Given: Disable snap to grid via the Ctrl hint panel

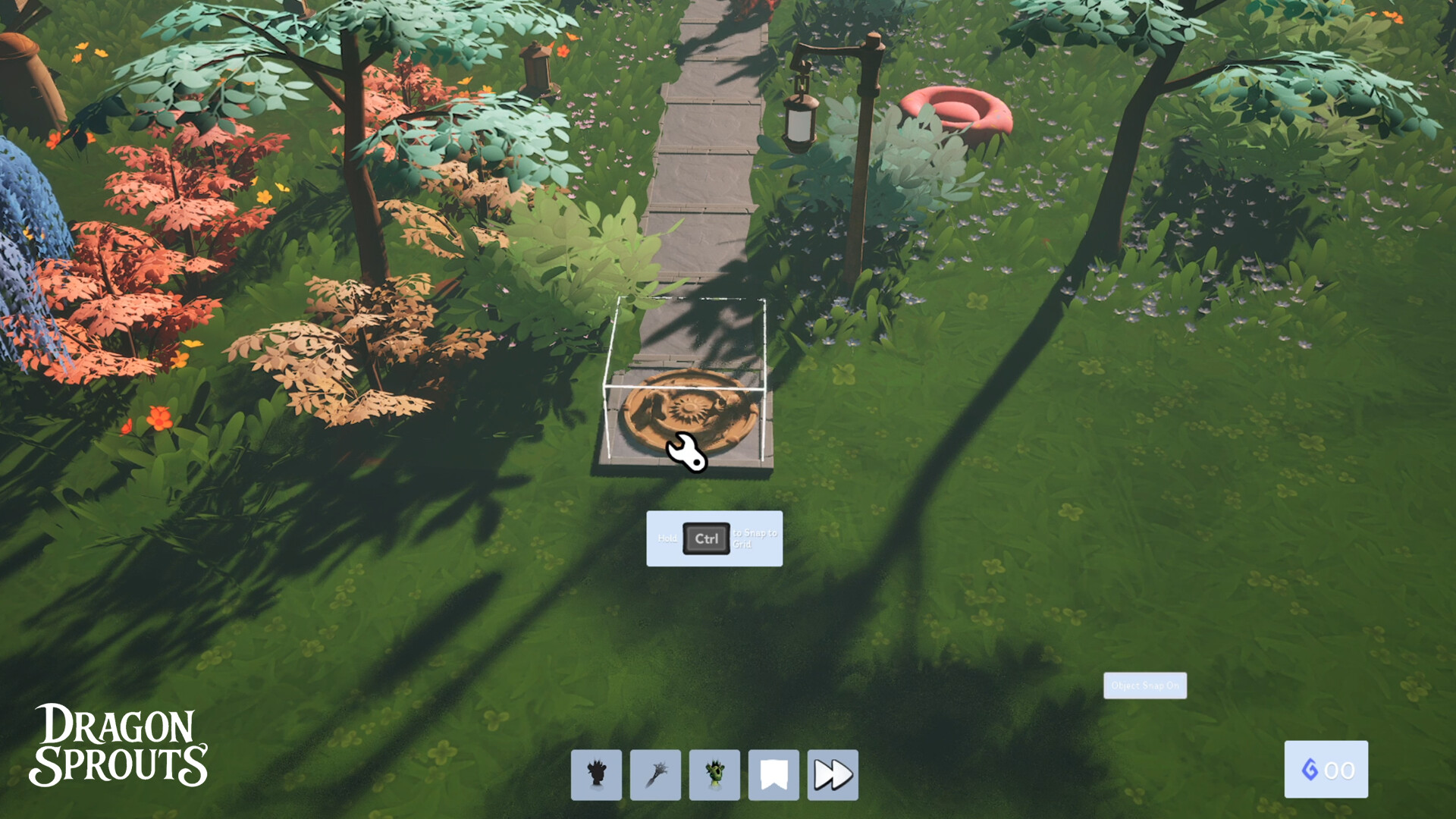Looking at the screenshot, I should (714, 538).
